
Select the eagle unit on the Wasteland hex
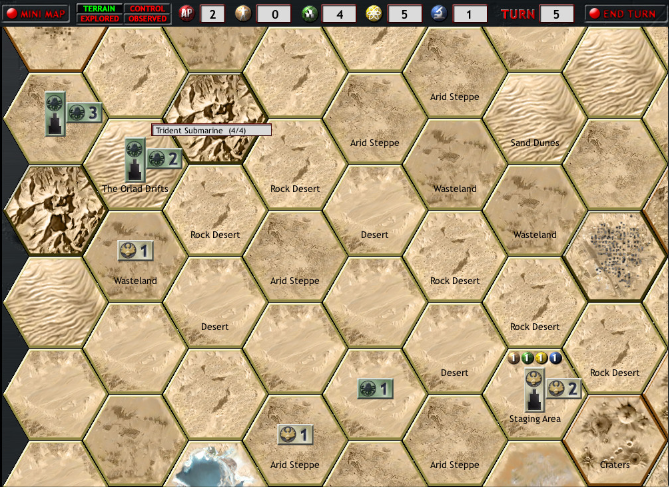(x=135, y=250)
